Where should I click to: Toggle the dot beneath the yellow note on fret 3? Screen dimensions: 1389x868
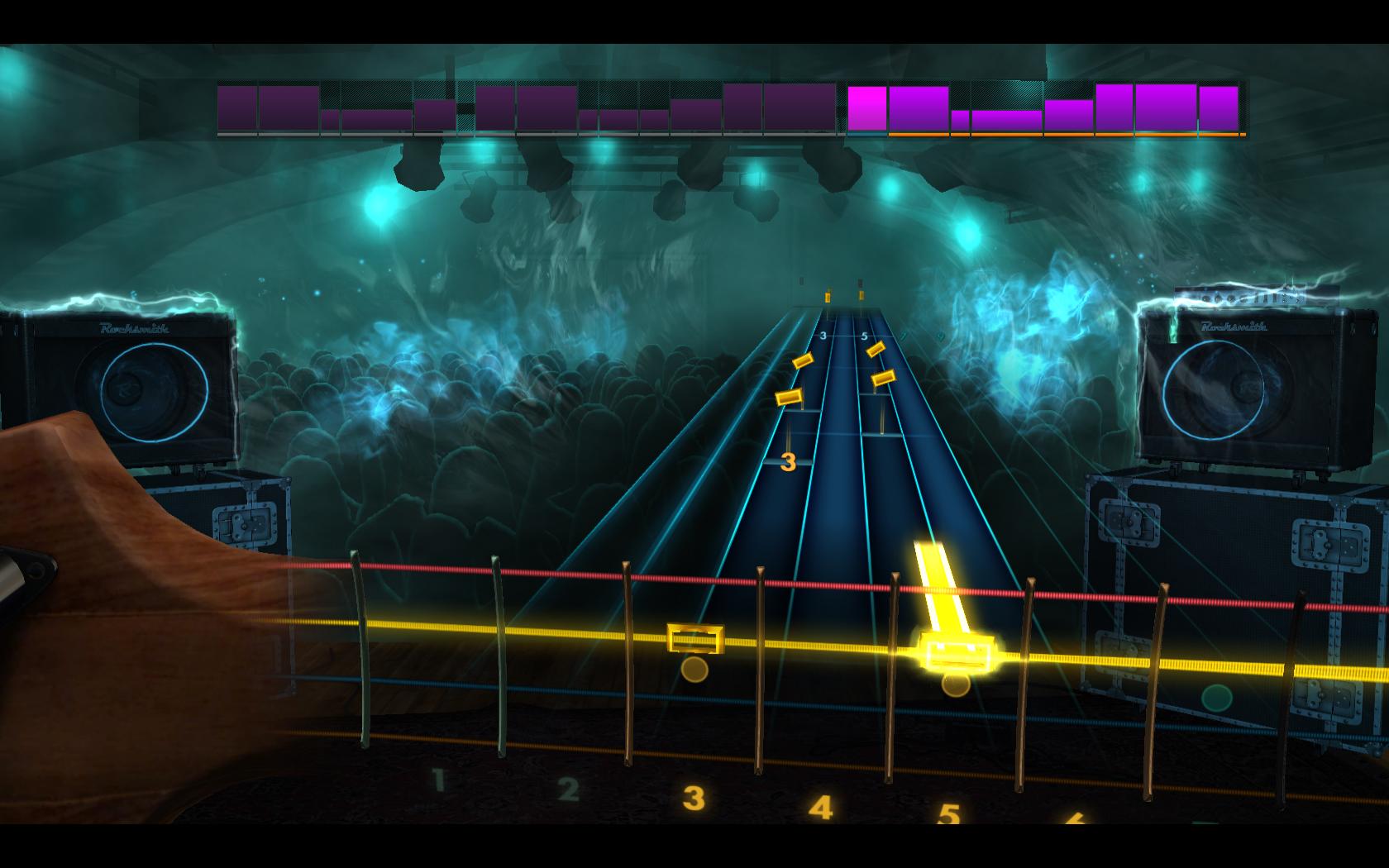(x=695, y=670)
